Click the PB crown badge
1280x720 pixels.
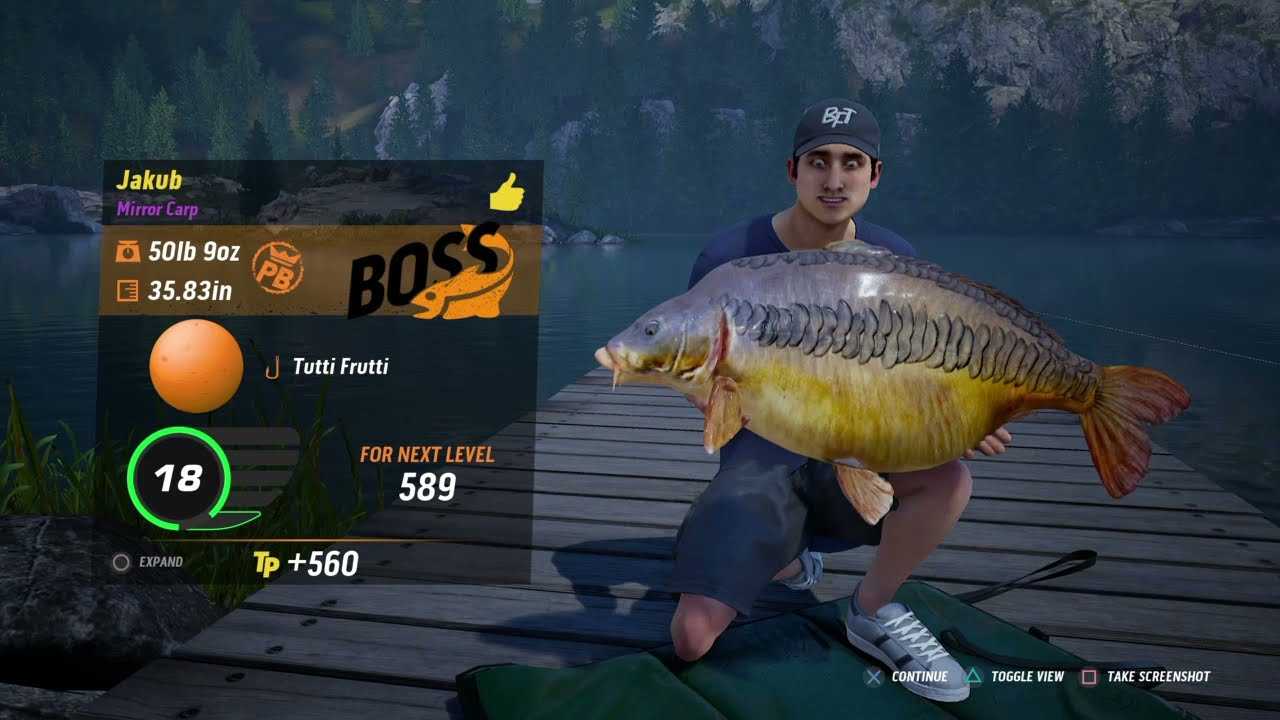coord(277,267)
